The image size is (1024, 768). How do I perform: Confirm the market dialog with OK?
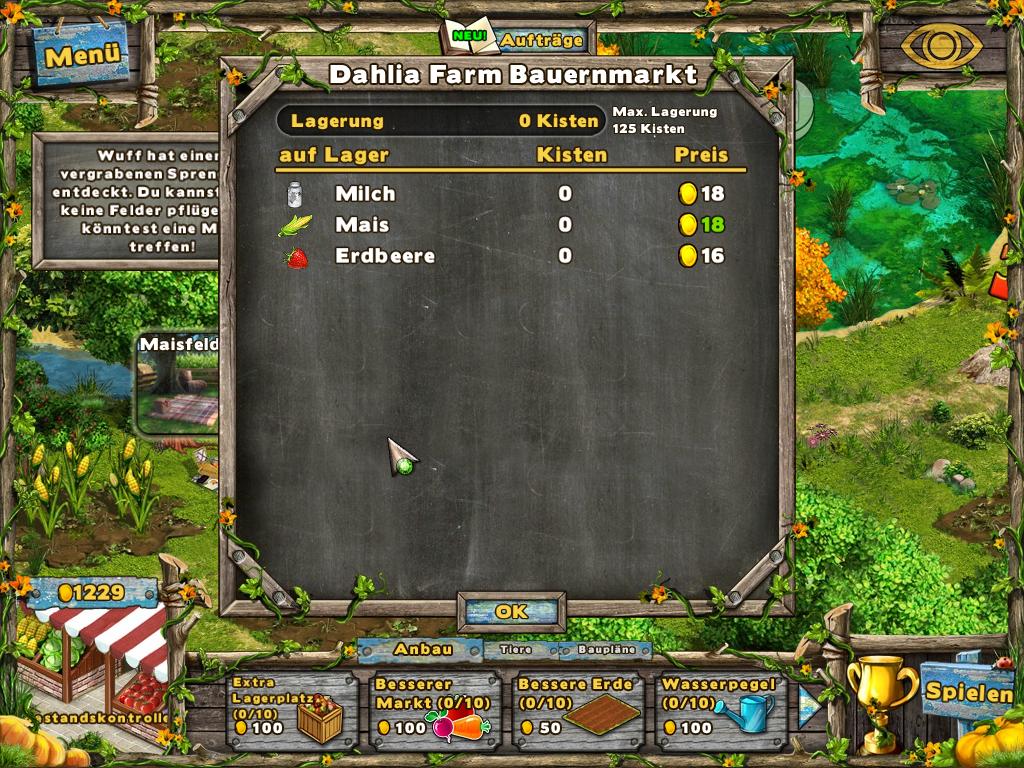pyautogui.click(x=511, y=611)
